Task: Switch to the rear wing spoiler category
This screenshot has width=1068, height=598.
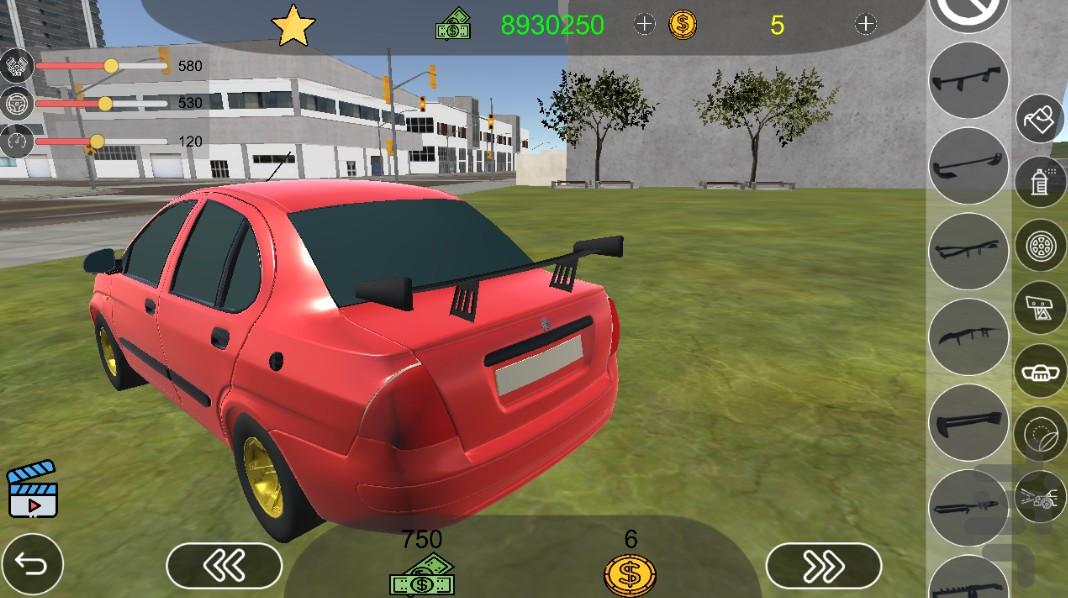Action: tap(1041, 307)
